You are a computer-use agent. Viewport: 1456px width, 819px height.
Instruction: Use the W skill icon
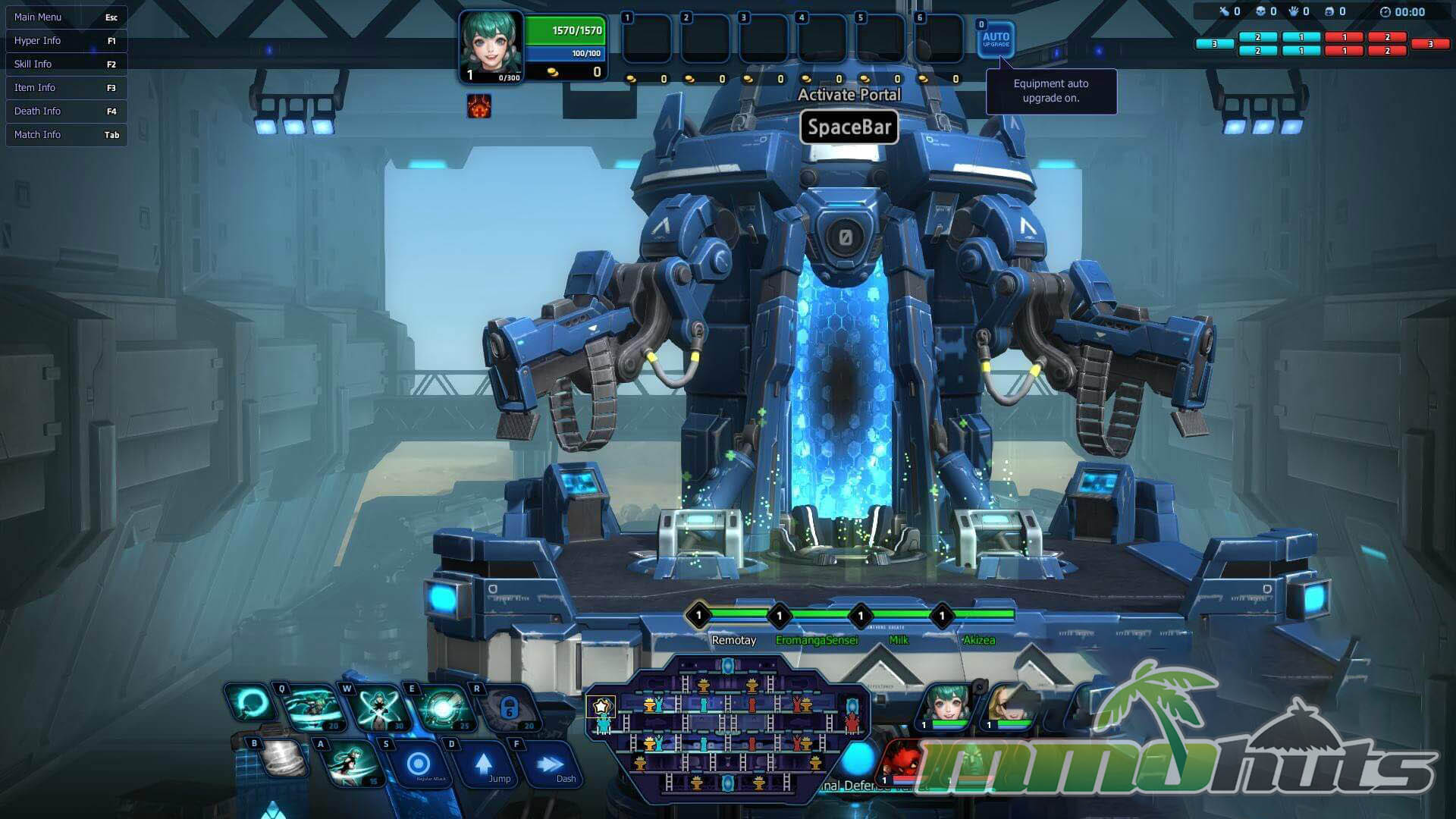[378, 708]
